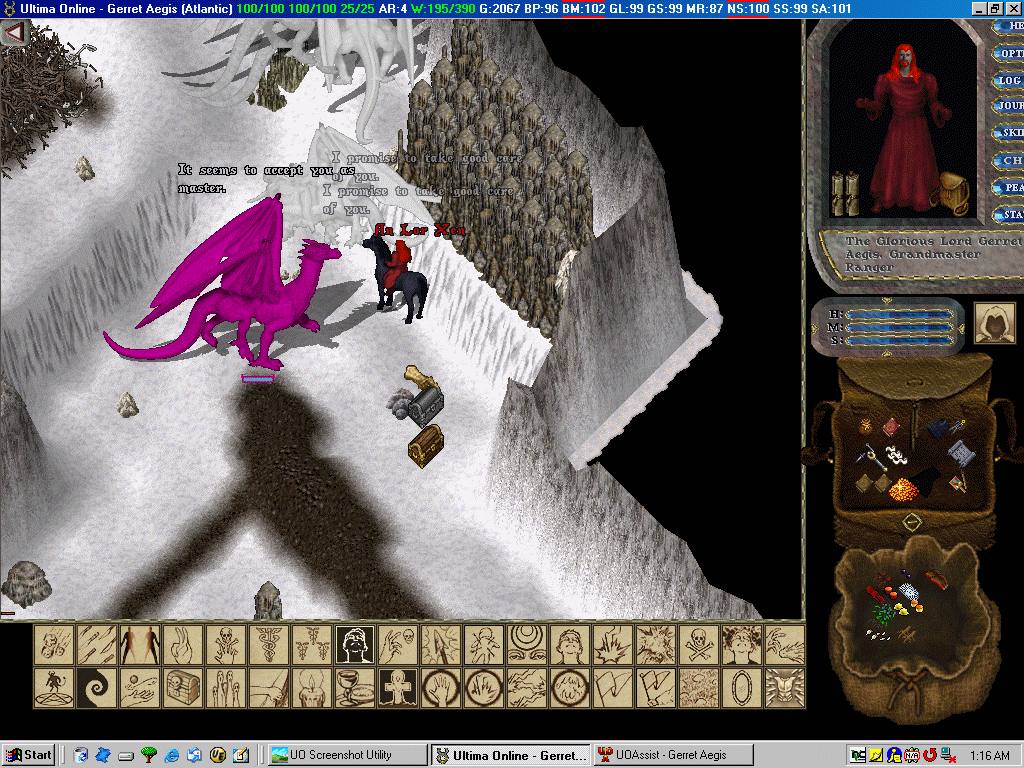The width and height of the screenshot is (1024, 768).
Task: Cast the highlighted head spell icon
Action: pyautogui.click(x=354, y=645)
